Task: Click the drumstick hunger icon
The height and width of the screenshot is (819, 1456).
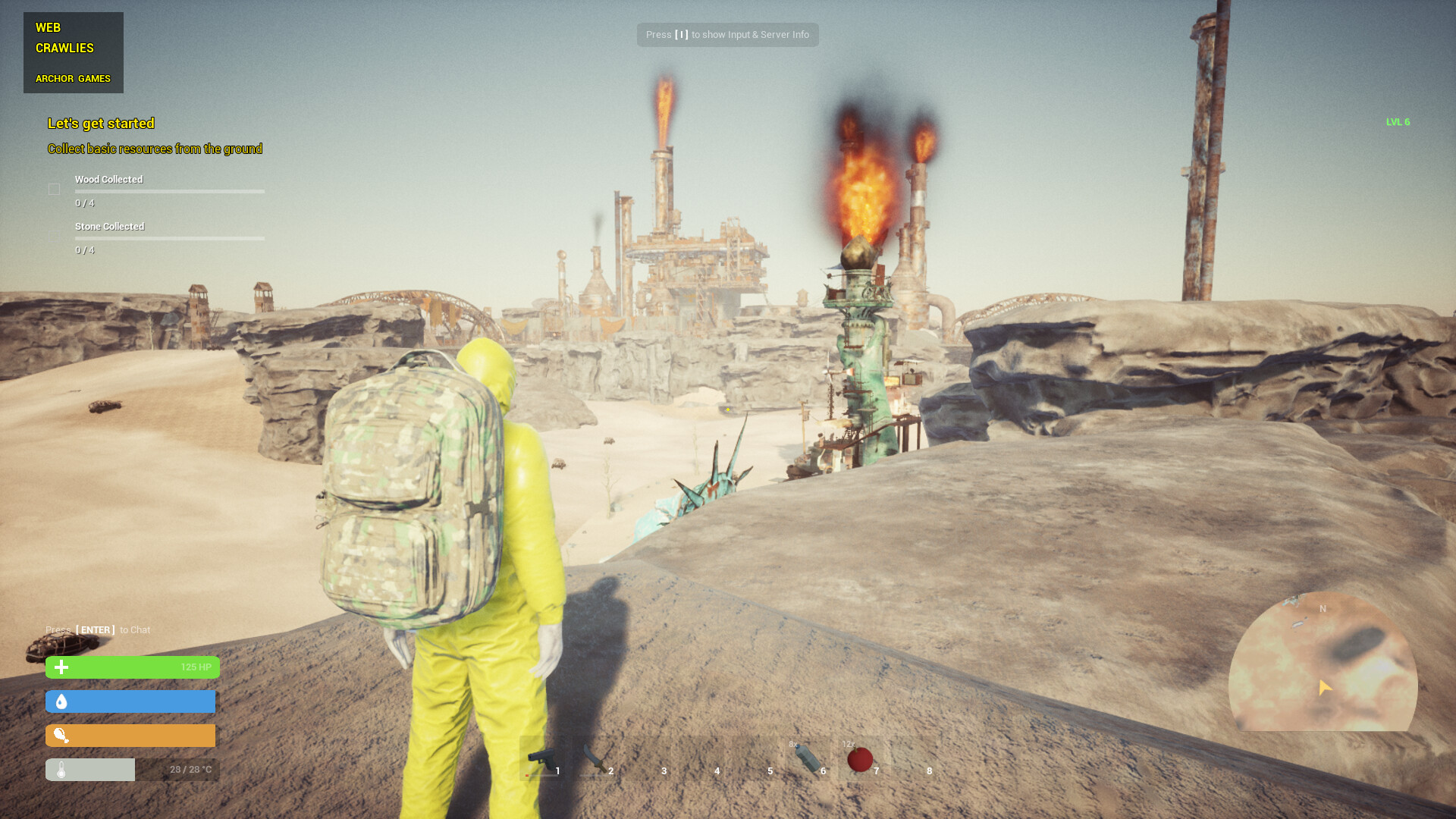Action: point(60,735)
